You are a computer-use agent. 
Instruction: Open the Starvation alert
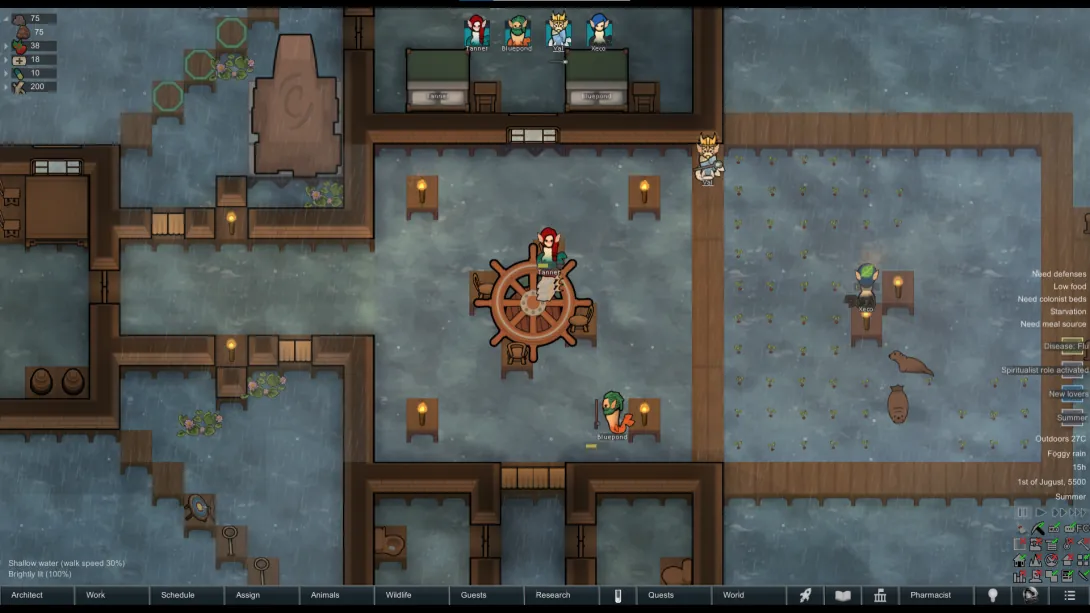(1067, 312)
